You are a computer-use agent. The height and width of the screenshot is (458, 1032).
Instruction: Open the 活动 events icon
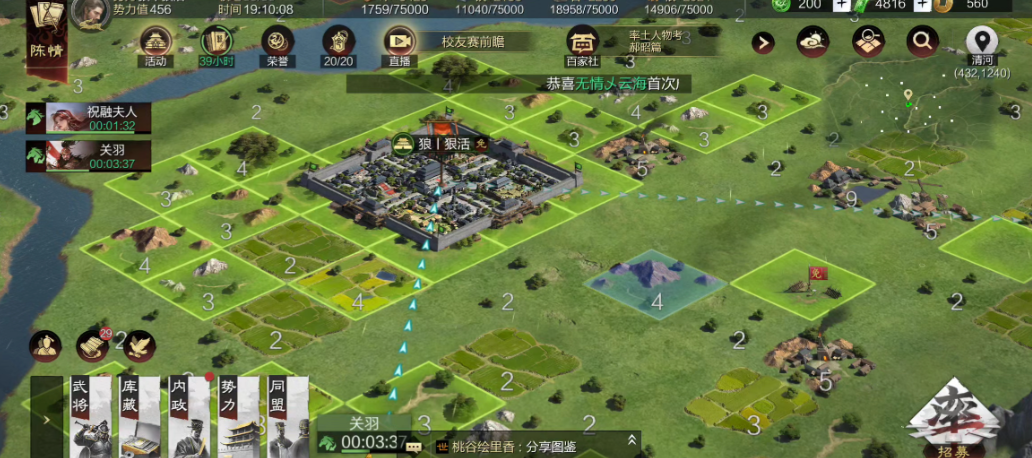point(155,43)
